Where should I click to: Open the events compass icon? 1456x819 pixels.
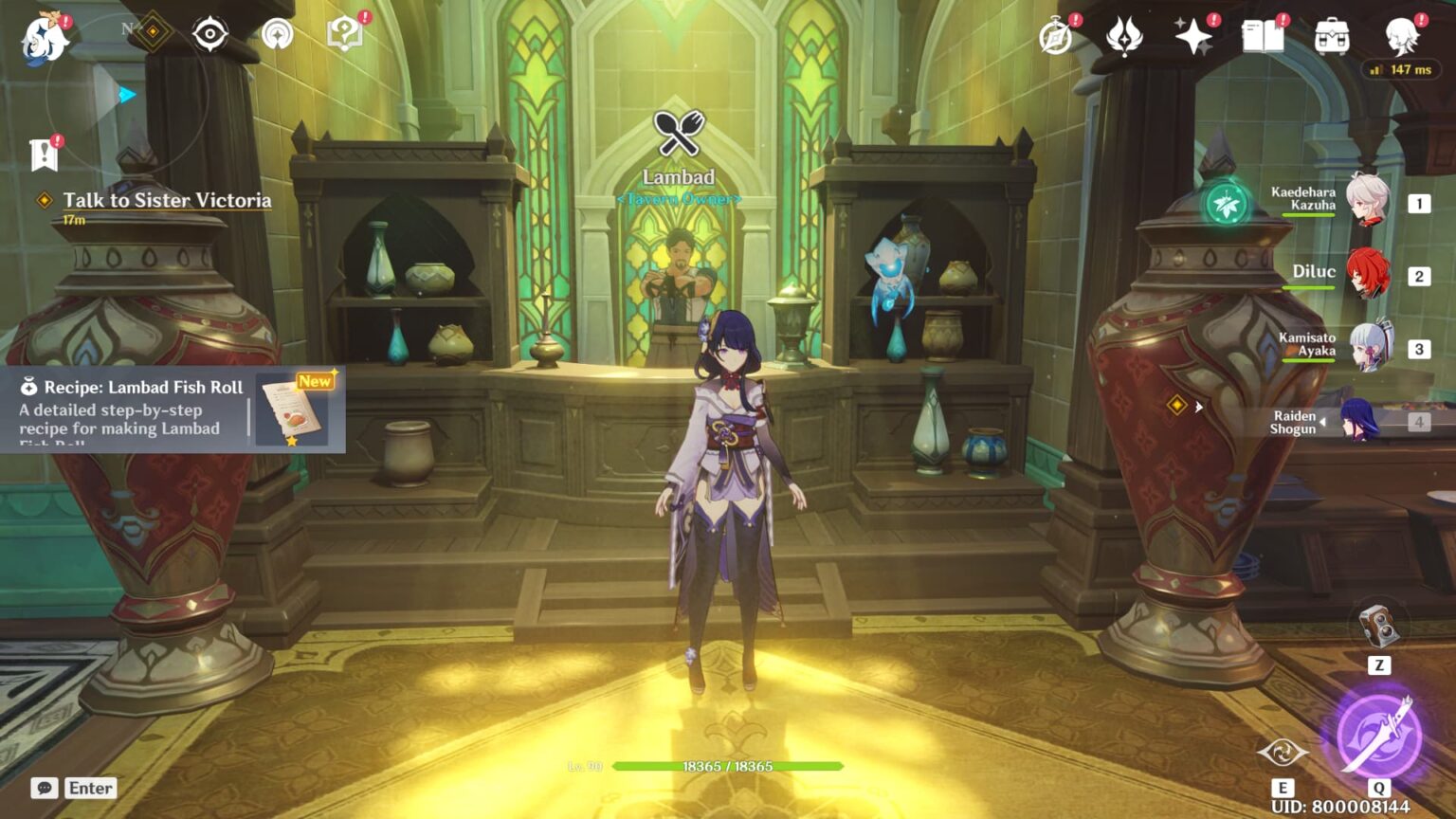pyautogui.click(x=1055, y=38)
